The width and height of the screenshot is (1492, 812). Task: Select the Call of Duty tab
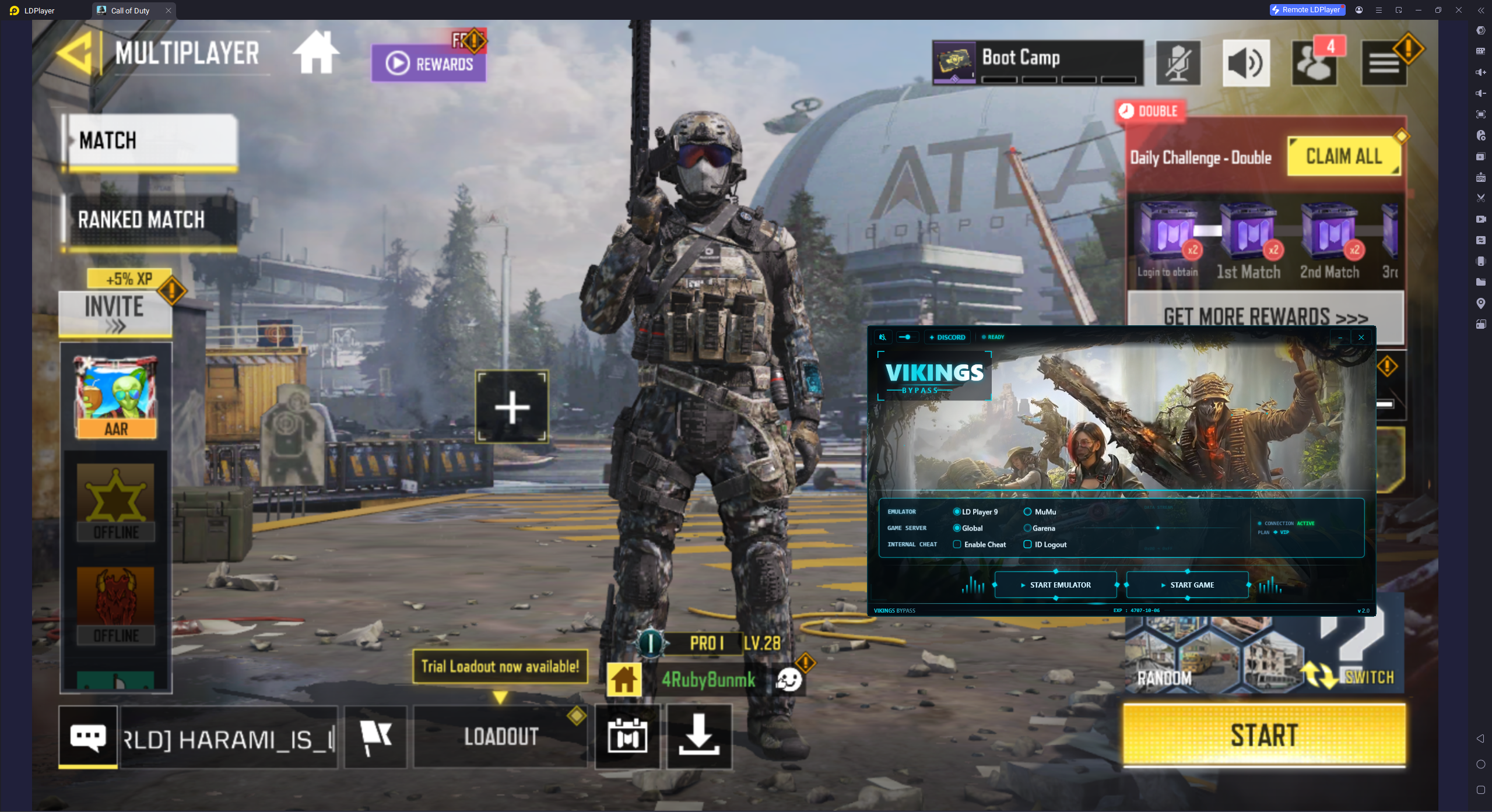click(x=129, y=10)
